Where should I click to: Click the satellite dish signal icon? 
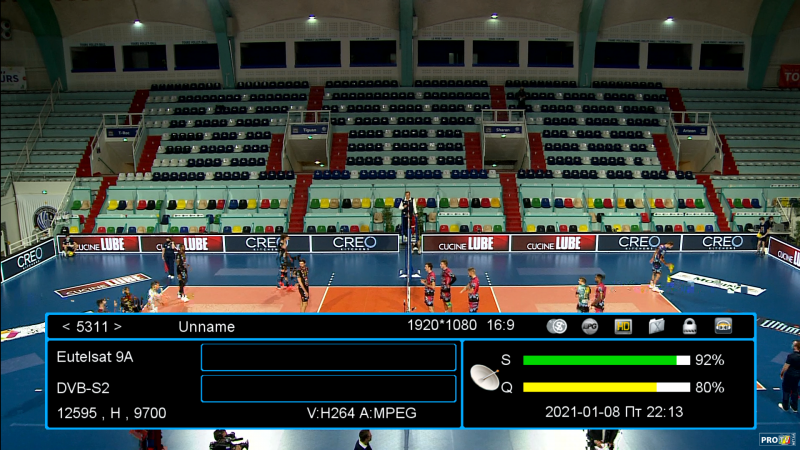pyautogui.click(x=488, y=376)
